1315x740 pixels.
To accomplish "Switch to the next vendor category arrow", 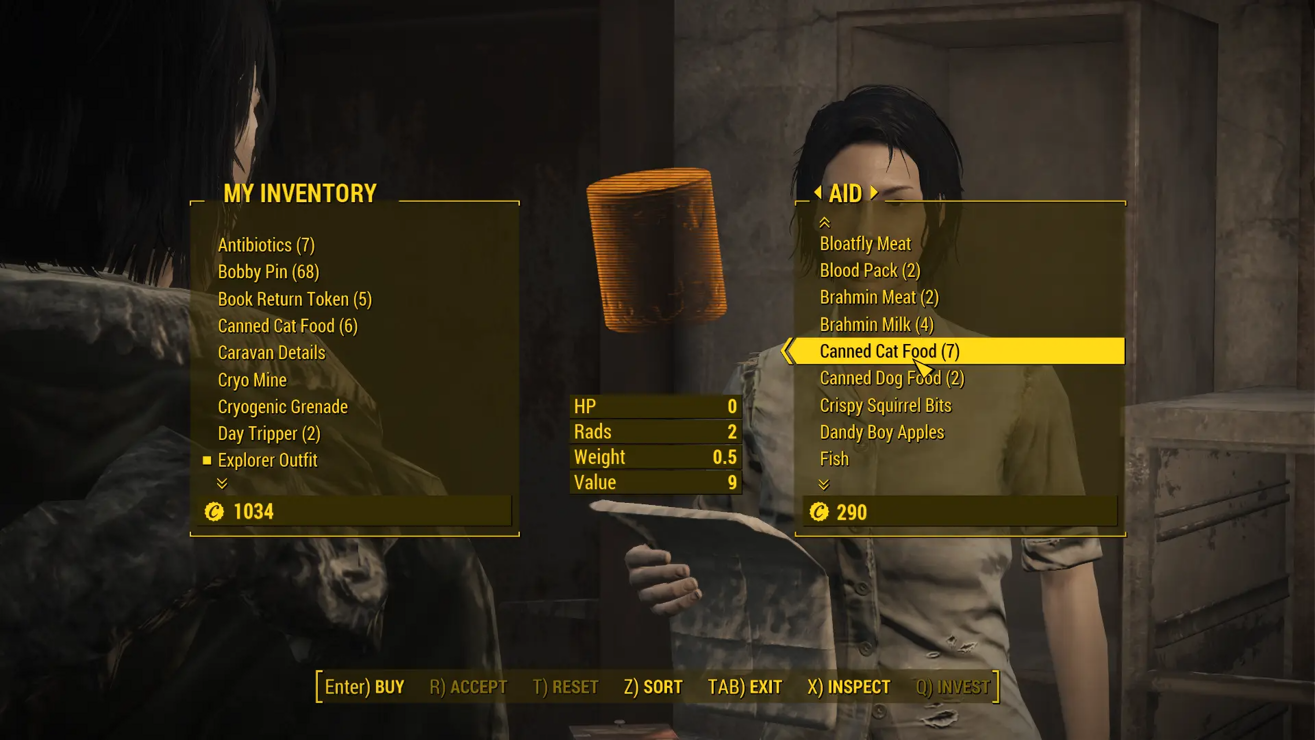I will 874,192.
